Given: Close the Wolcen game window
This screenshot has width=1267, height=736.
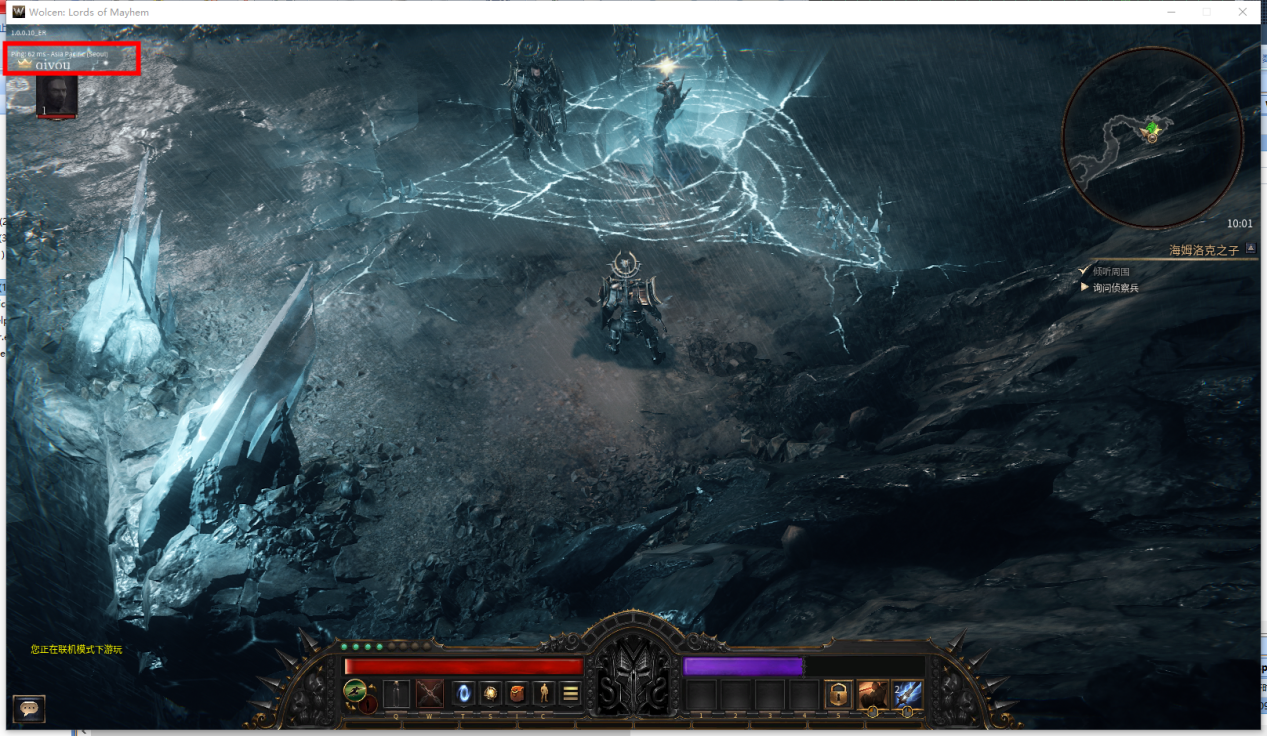Looking at the screenshot, I should [1243, 12].
